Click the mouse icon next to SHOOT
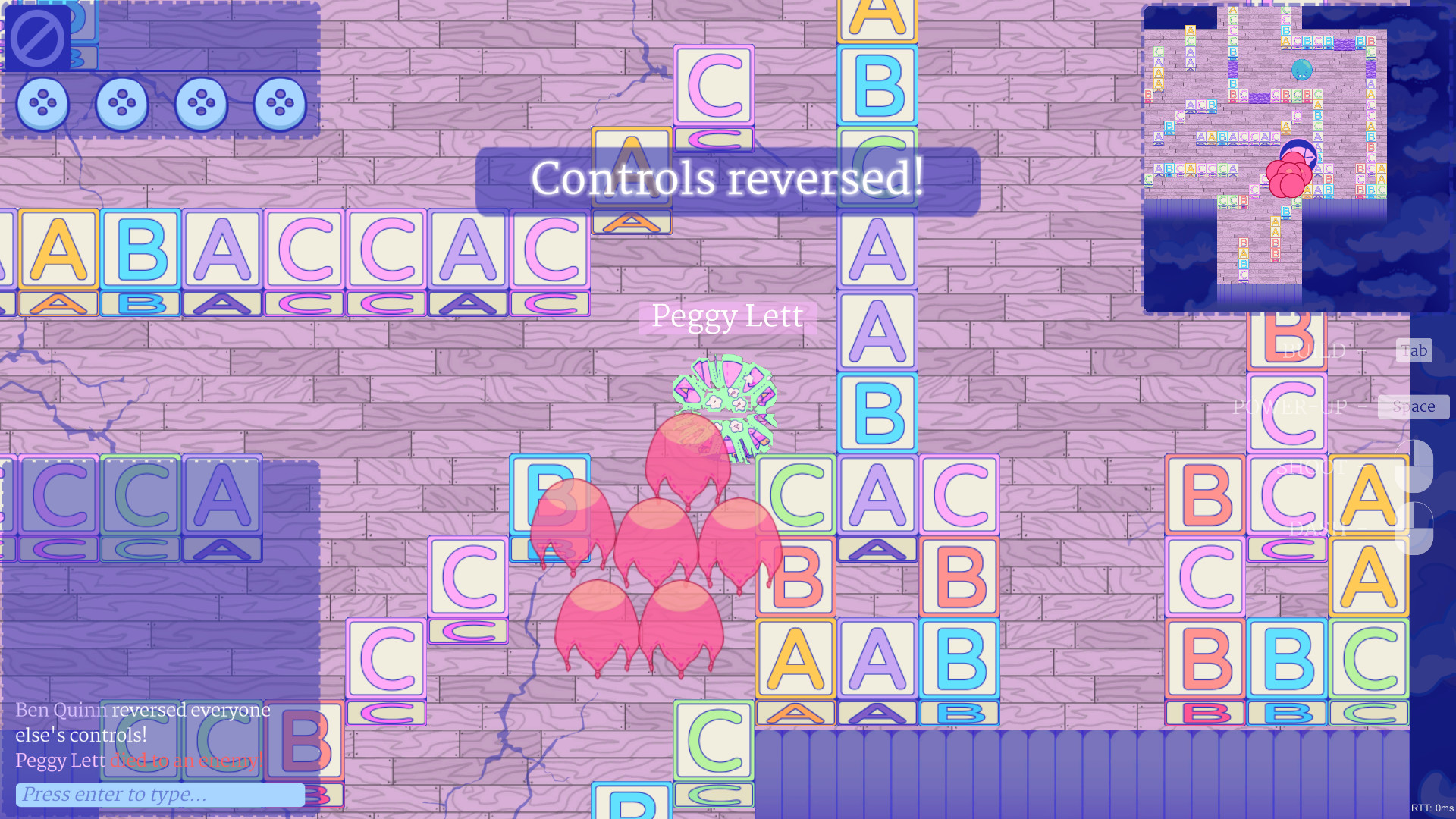 pos(1415,466)
